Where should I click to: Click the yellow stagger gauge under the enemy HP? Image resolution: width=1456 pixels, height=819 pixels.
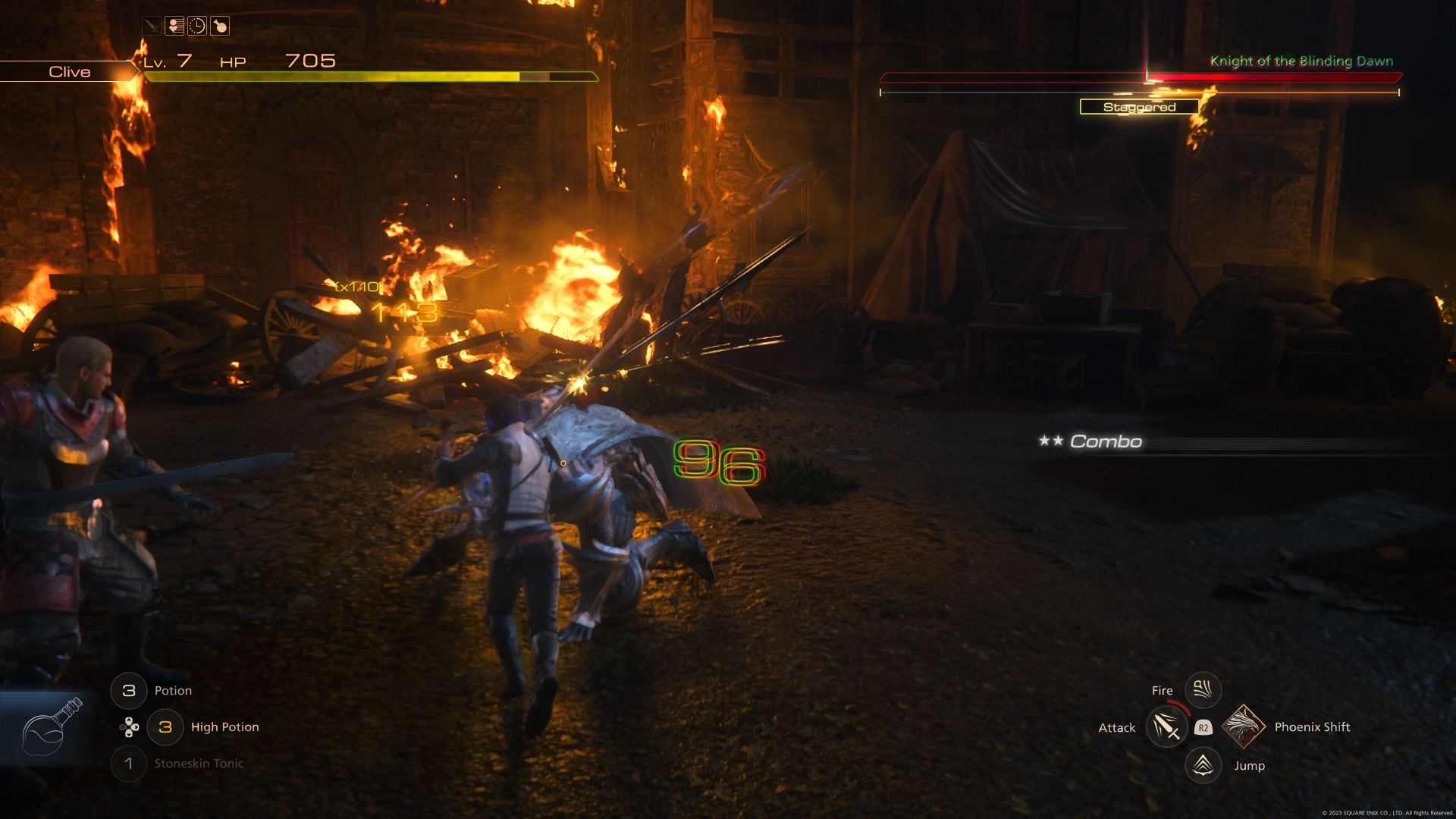1137,93
